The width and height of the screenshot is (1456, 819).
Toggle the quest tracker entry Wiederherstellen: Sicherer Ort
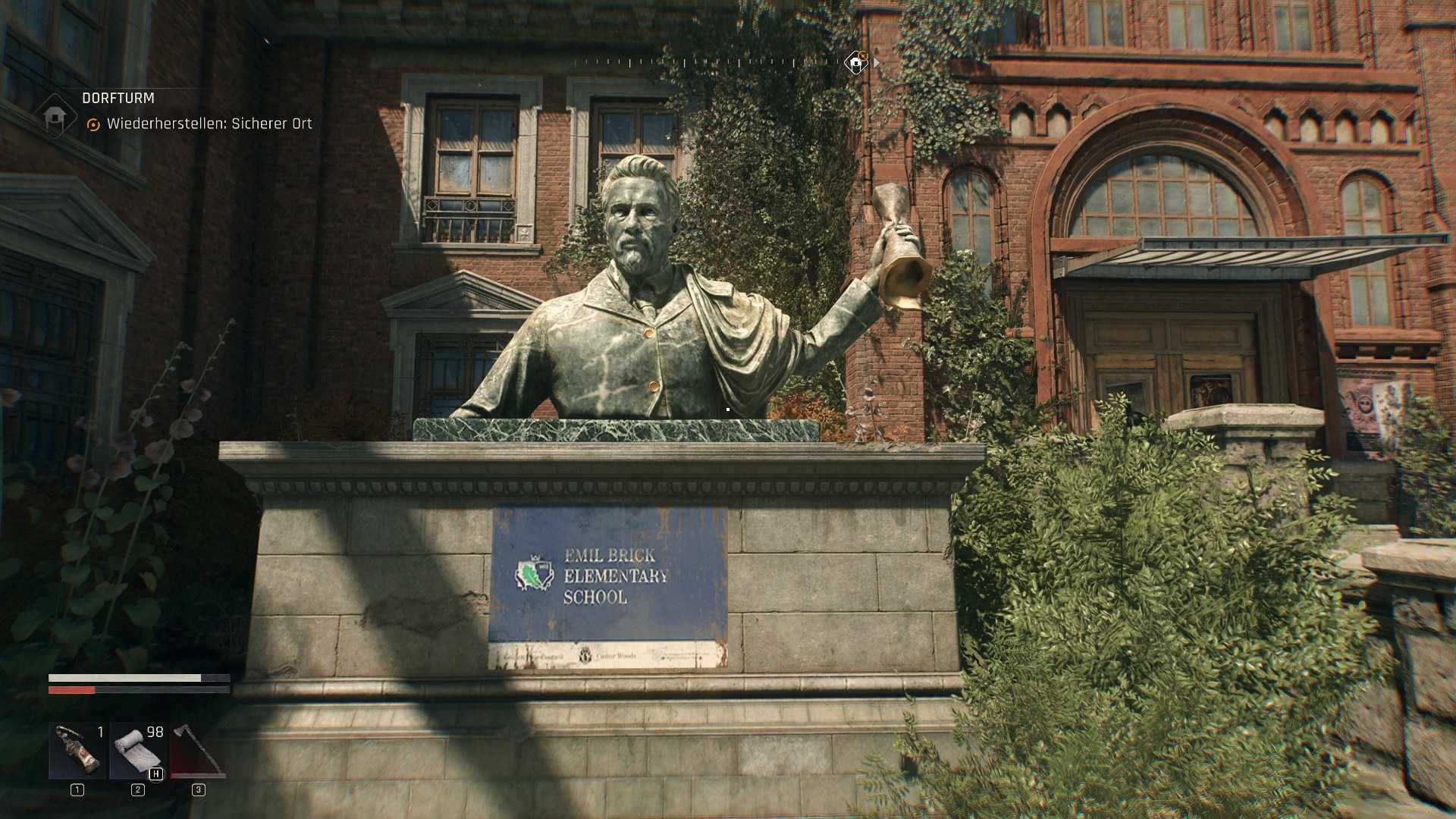click(211, 123)
